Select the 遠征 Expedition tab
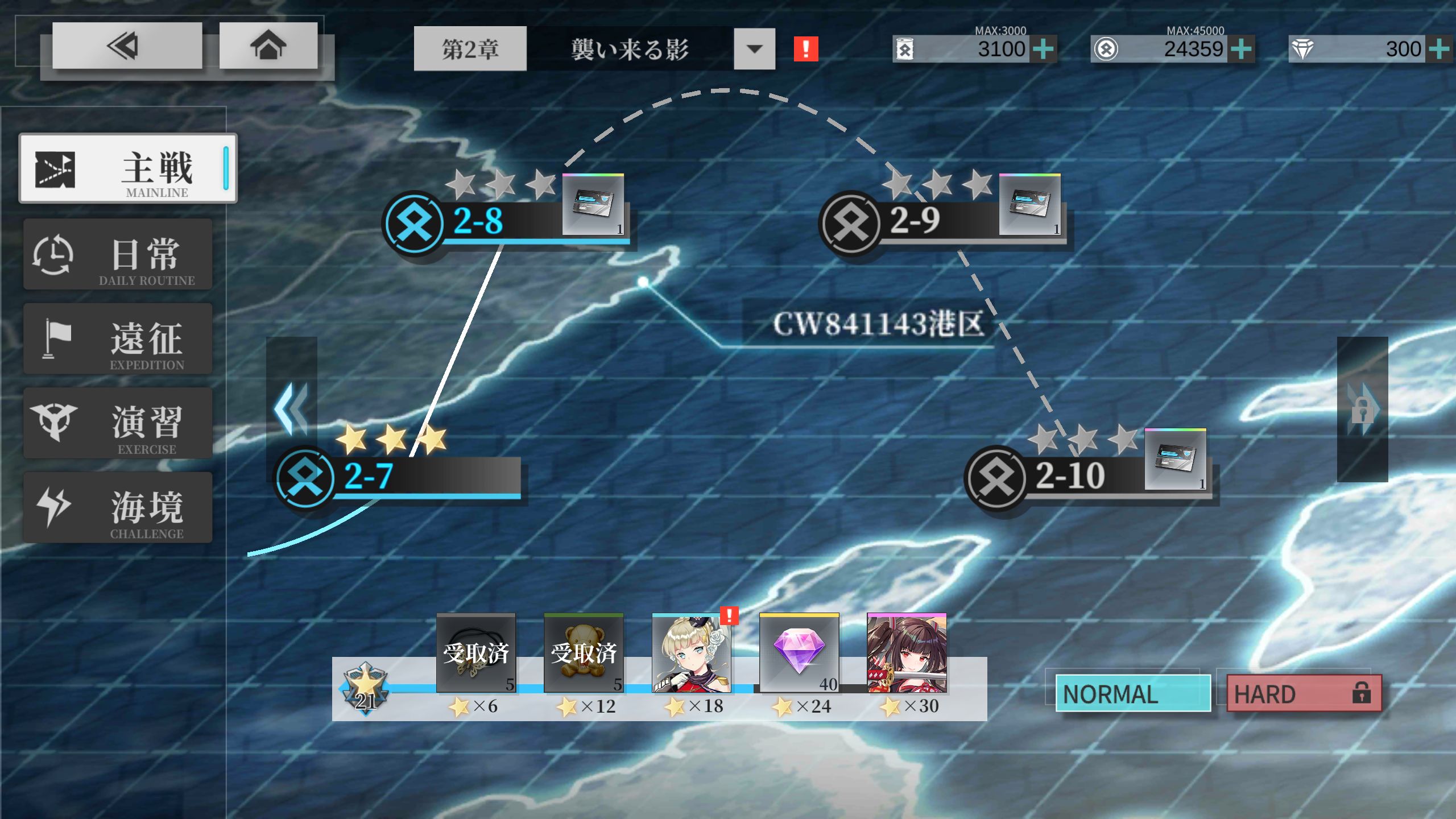The height and width of the screenshot is (819, 1456). tap(118, 339)
